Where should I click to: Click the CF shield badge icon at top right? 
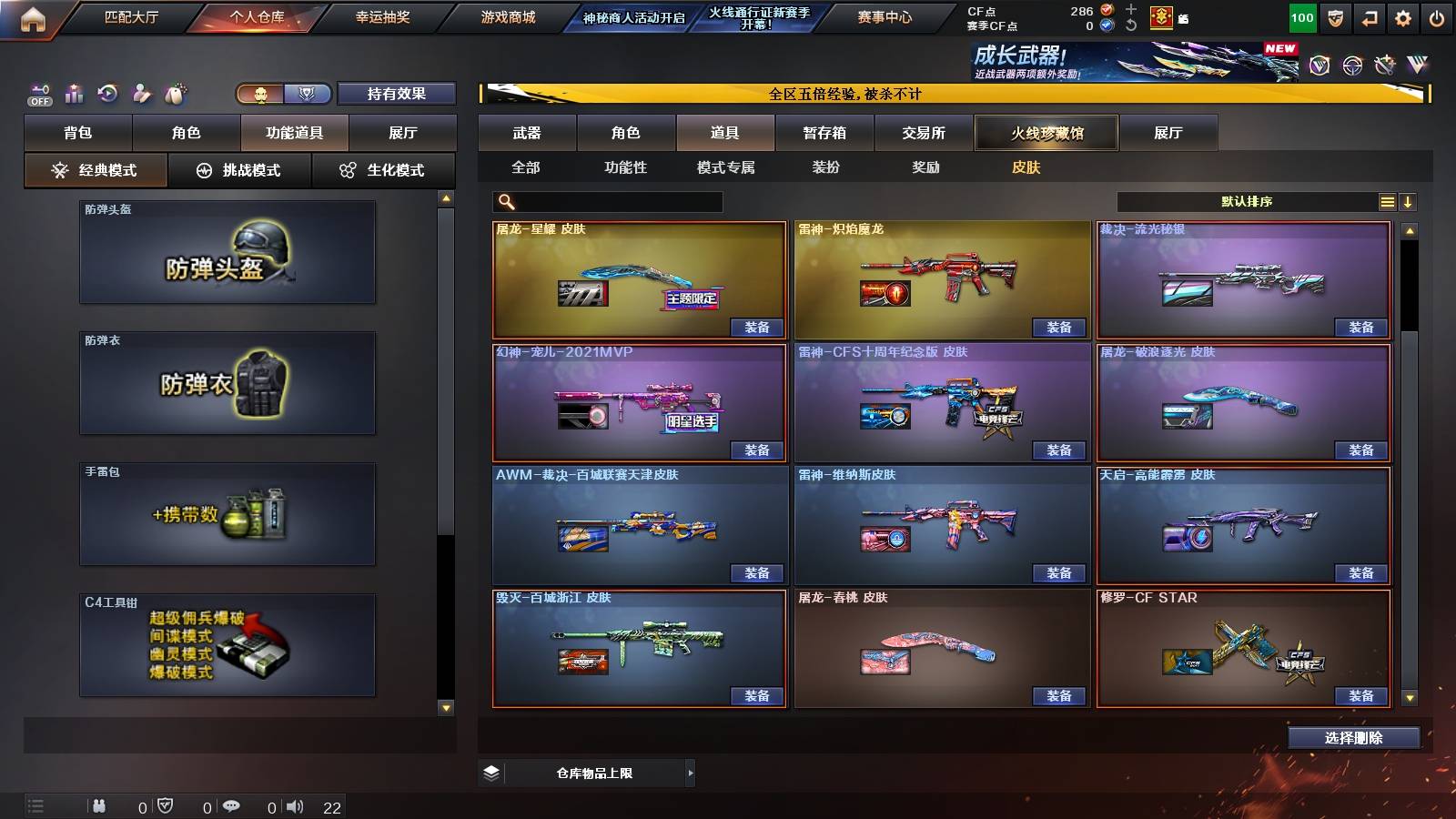1336,18
